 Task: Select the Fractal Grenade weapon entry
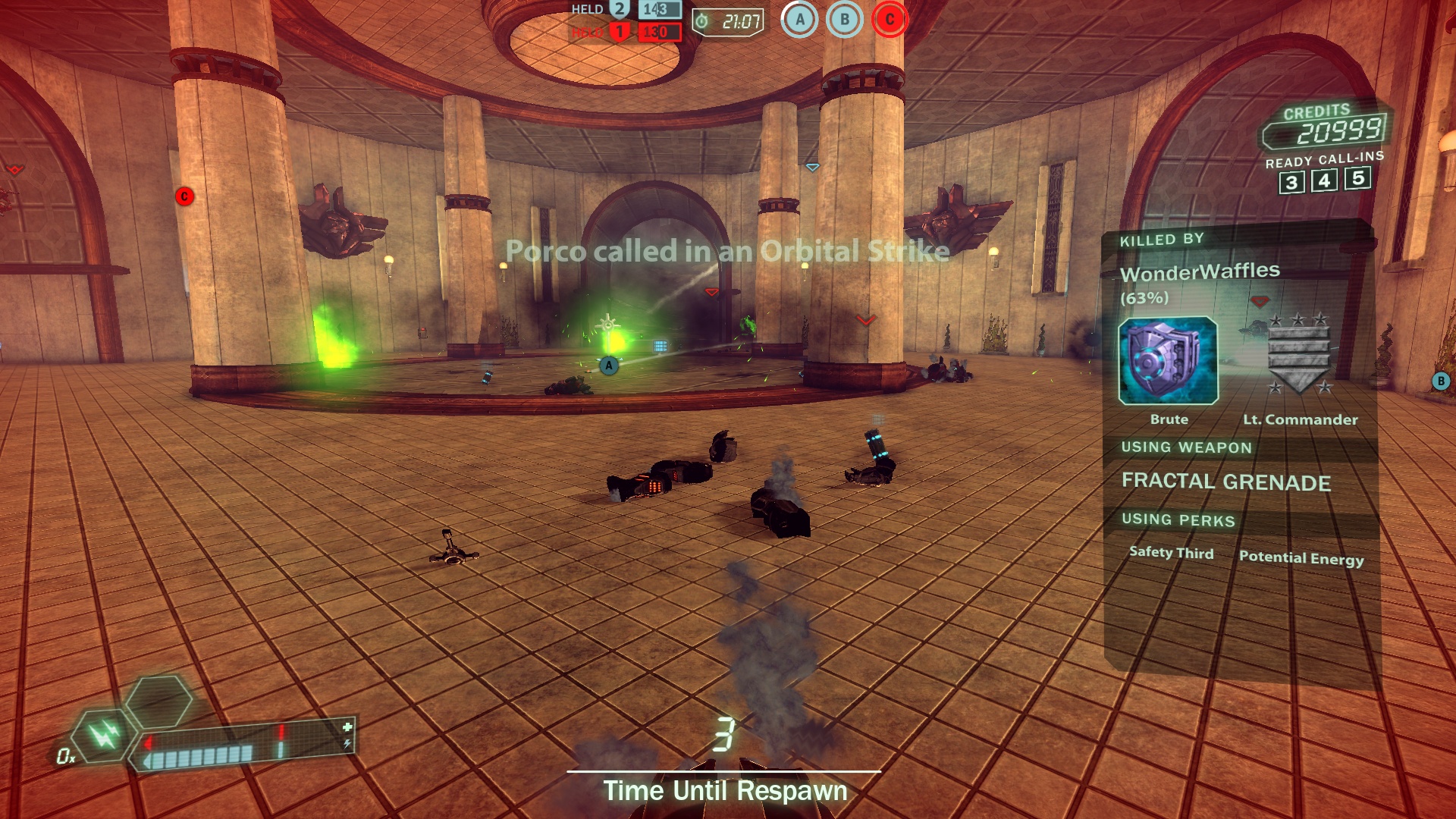pyautogui.click(x=1225, y=482)
